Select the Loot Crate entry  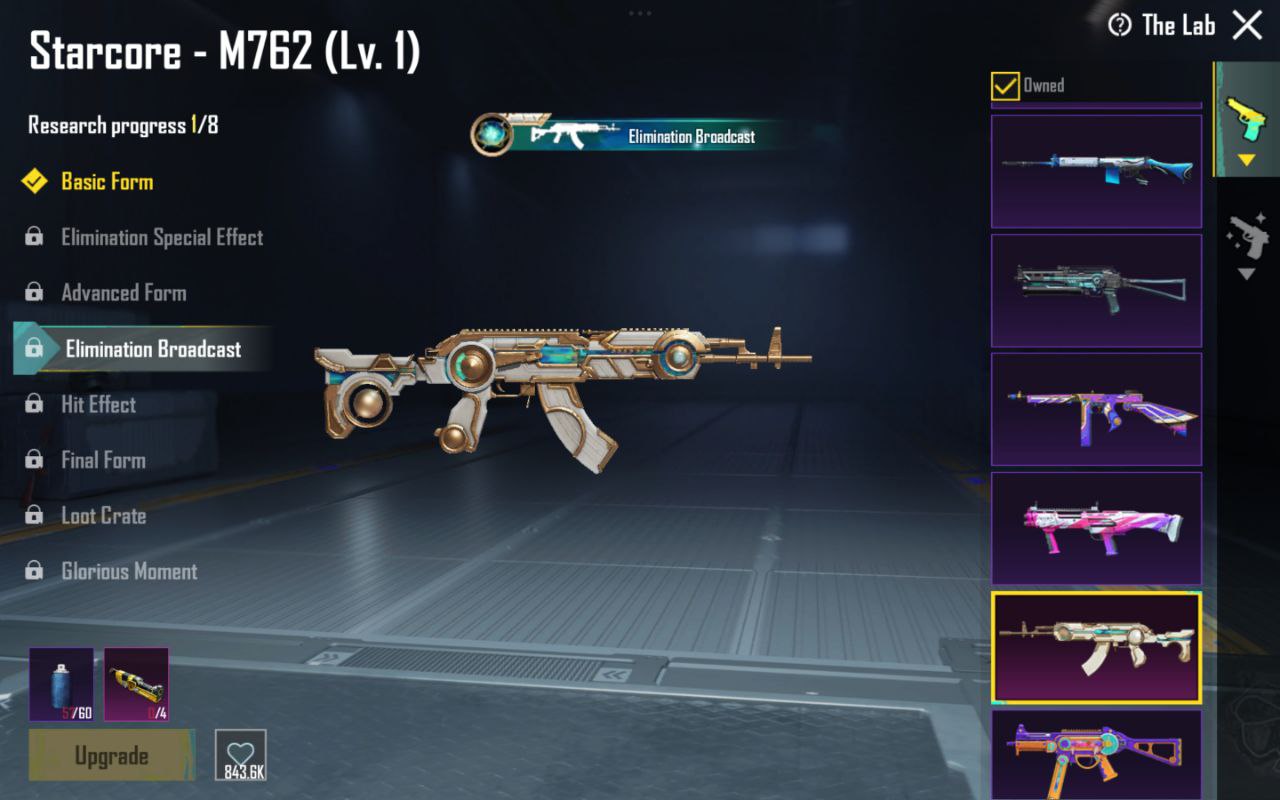point(104,516)
